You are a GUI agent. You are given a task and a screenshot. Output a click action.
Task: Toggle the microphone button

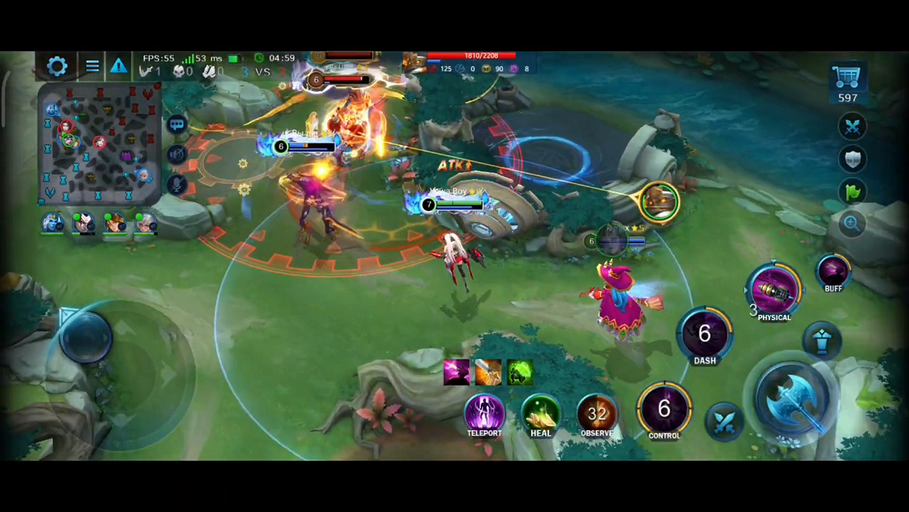177,184
